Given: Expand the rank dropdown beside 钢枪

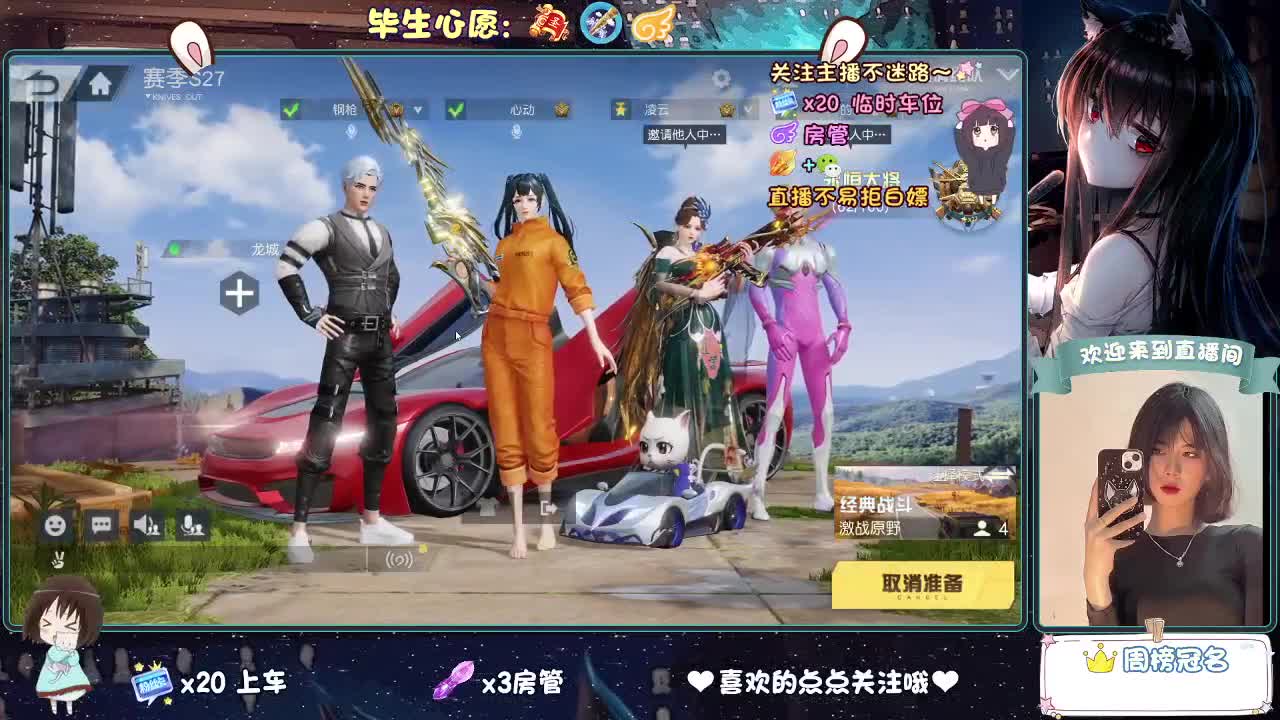Looking at the screenshot, I should (418, 110).
